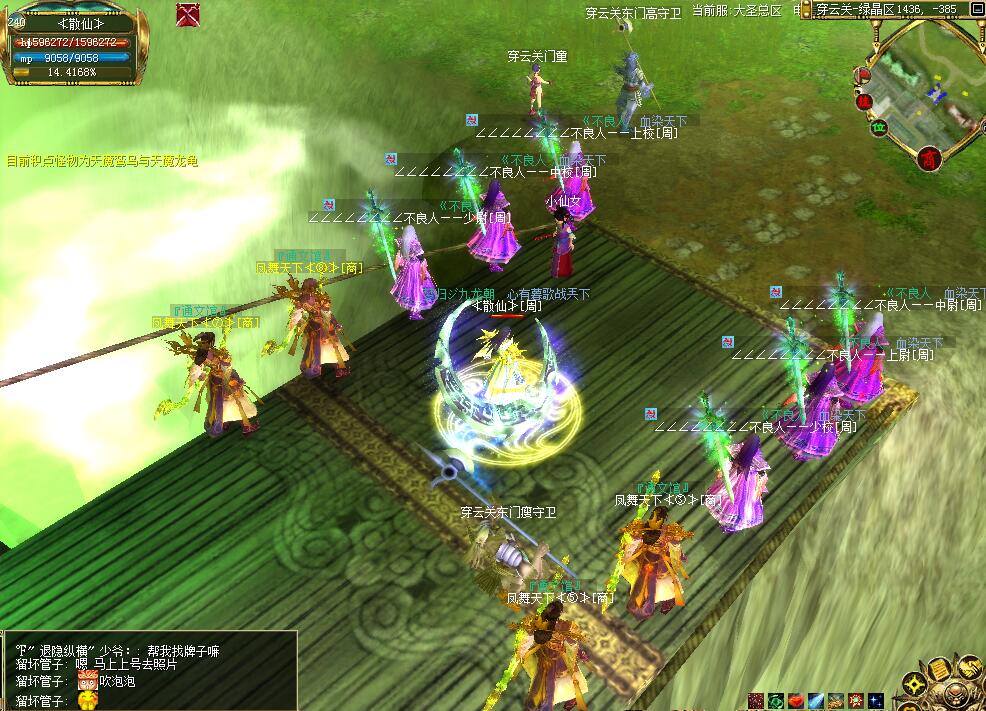
Task: Click the yellow four-point star menu button
Action: point(913,686)
